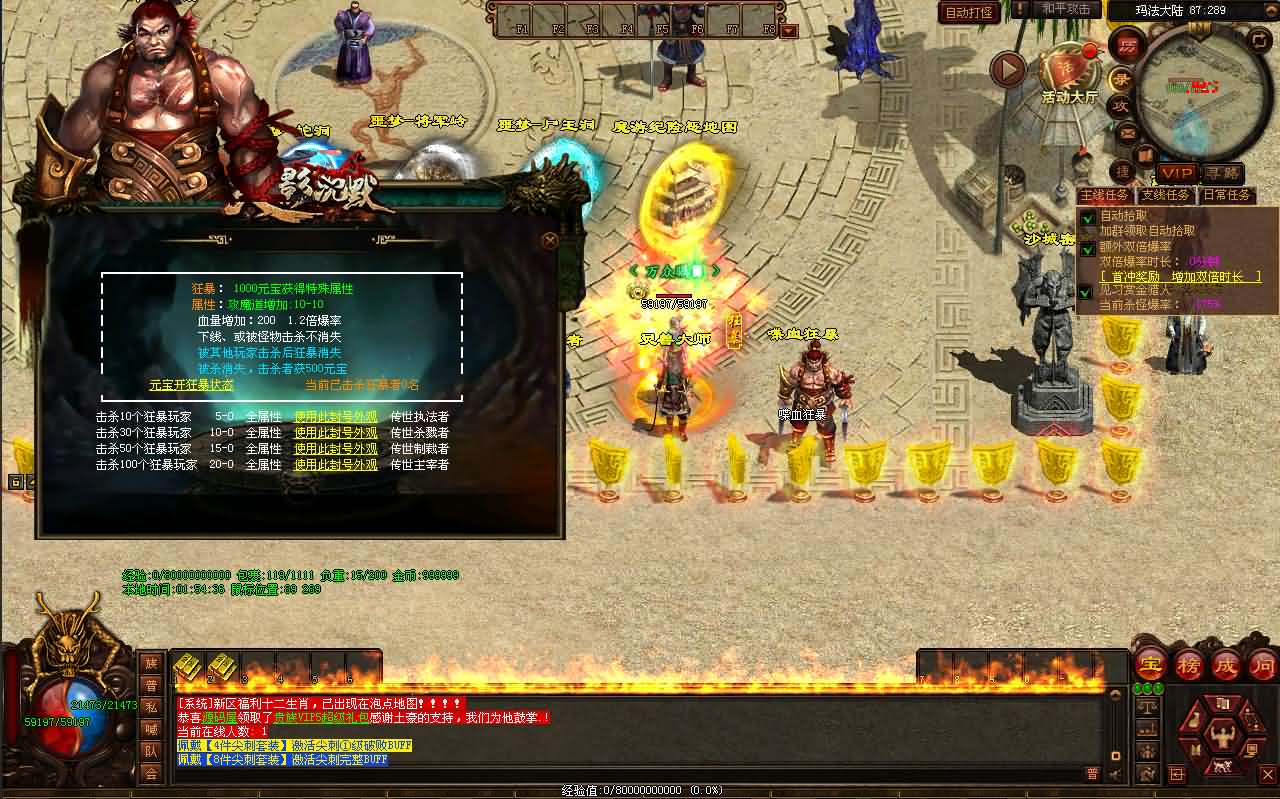Image resolution: width=1280 pixels, height=799 pixels.
Task: Select the 寻路 pathfinding icon
Action: (x=1224, y=173)
